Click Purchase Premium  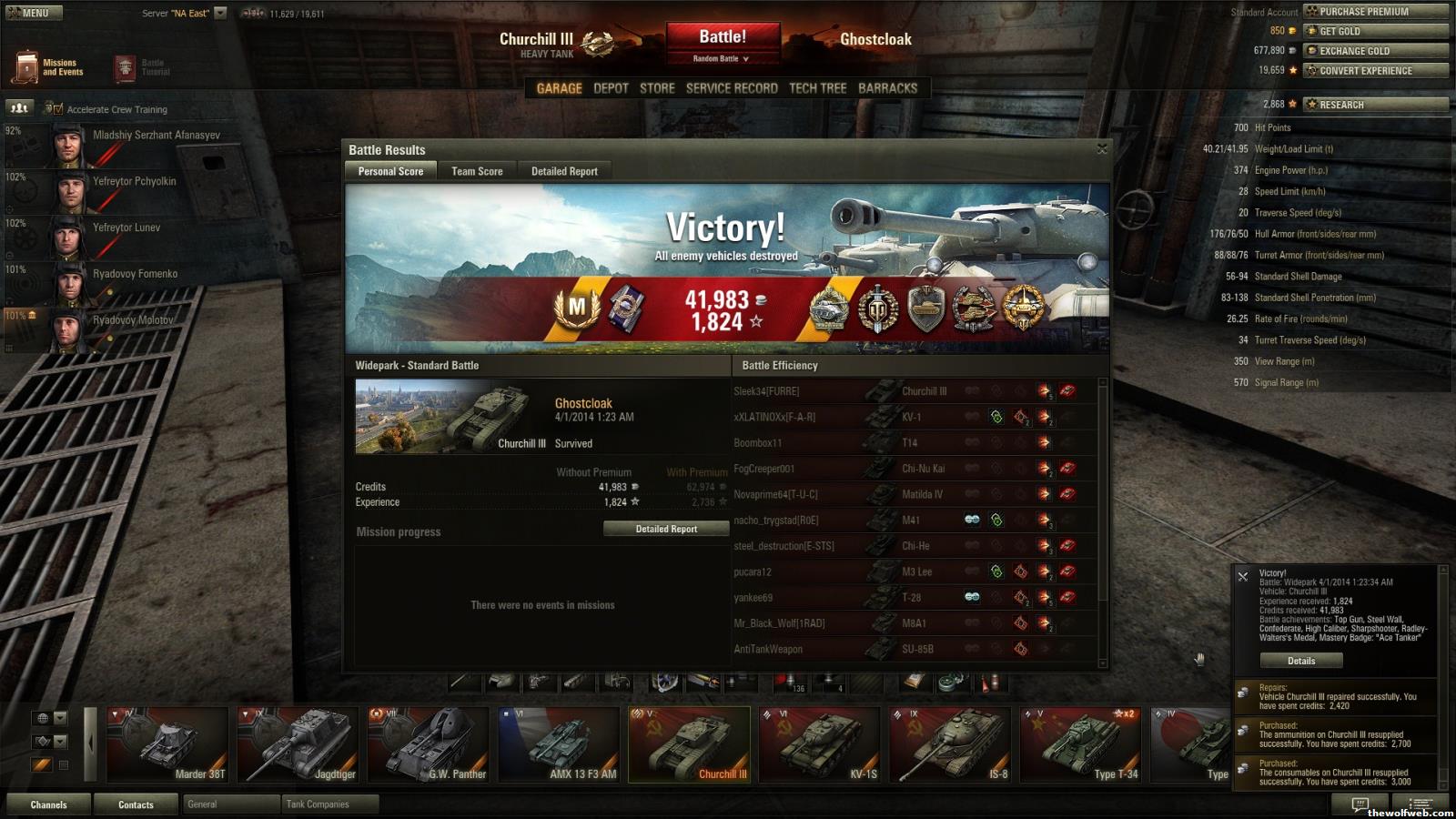coord(1374,12)
